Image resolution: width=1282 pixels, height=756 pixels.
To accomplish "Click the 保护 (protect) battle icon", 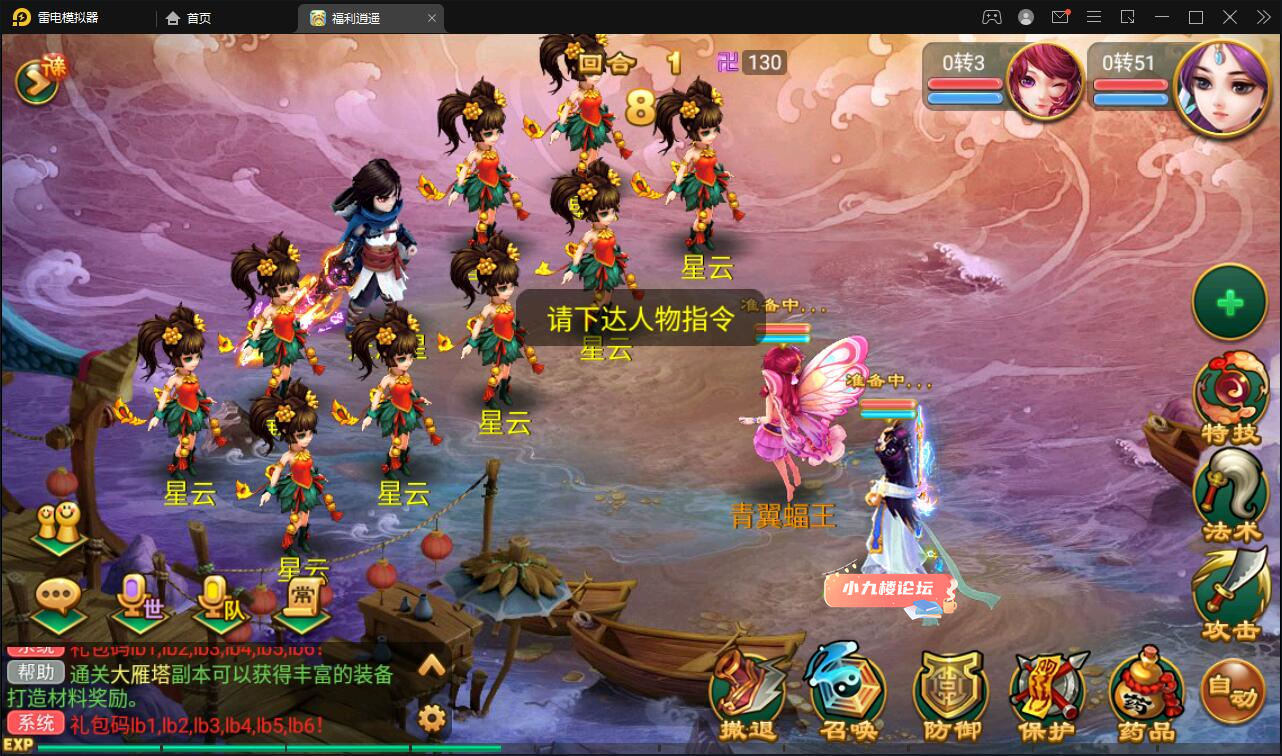I will pos(1049,690).
